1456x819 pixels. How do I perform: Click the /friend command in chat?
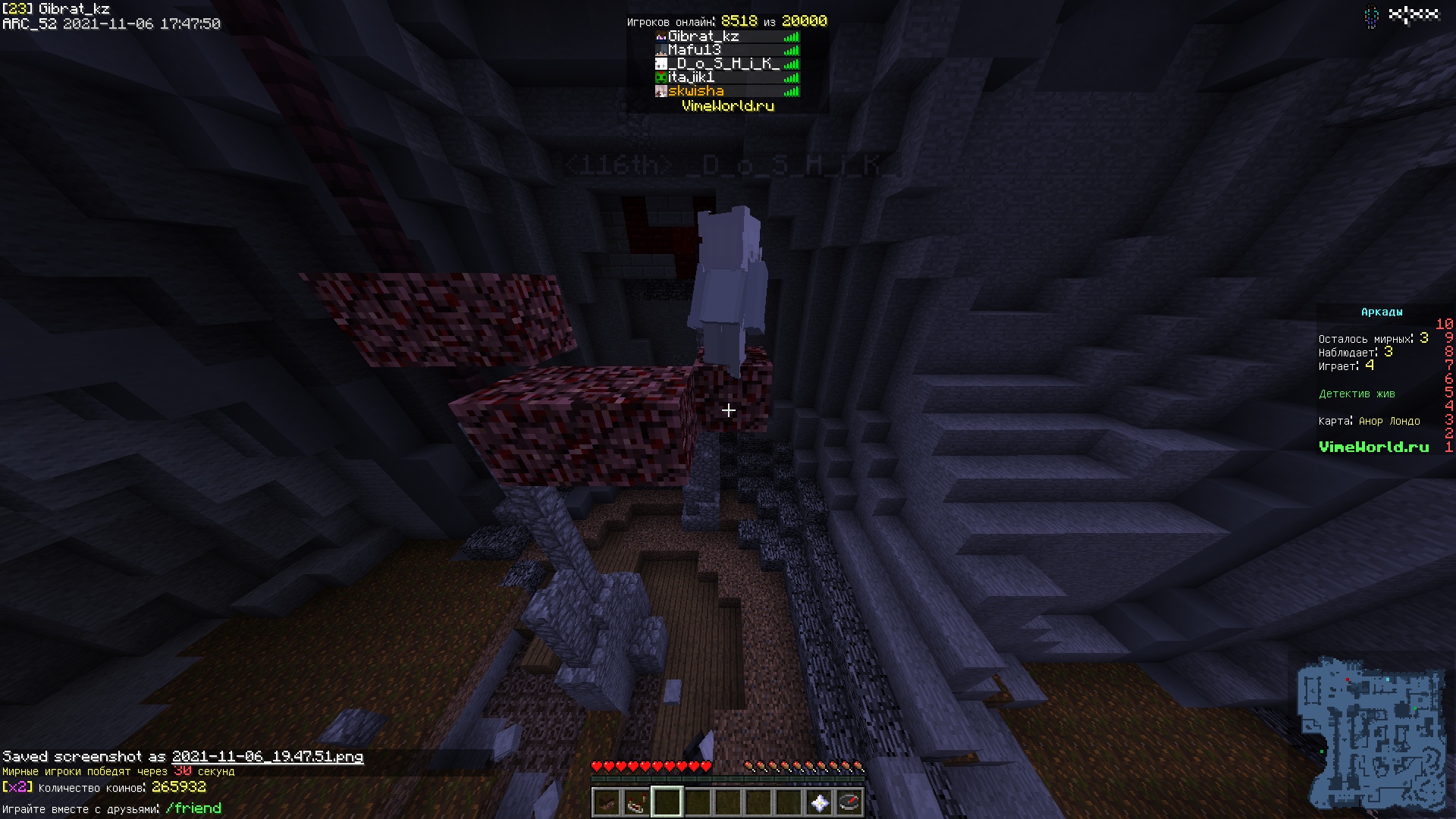coord(193,808)
